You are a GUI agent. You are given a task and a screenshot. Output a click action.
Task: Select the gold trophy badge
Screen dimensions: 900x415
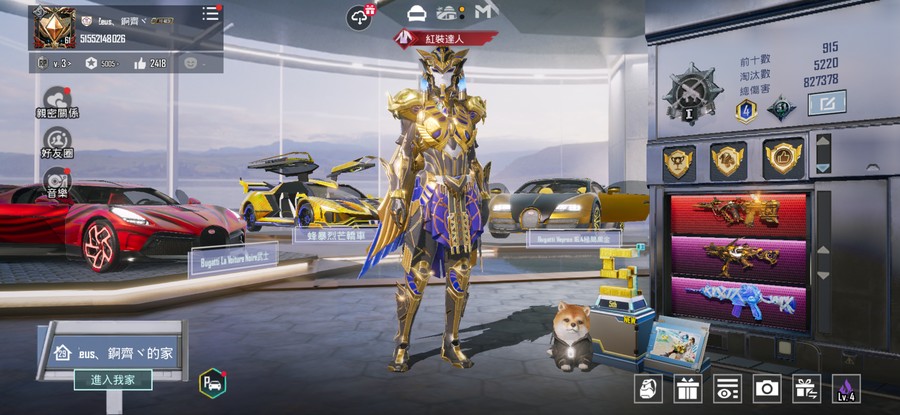click(679, 162)
